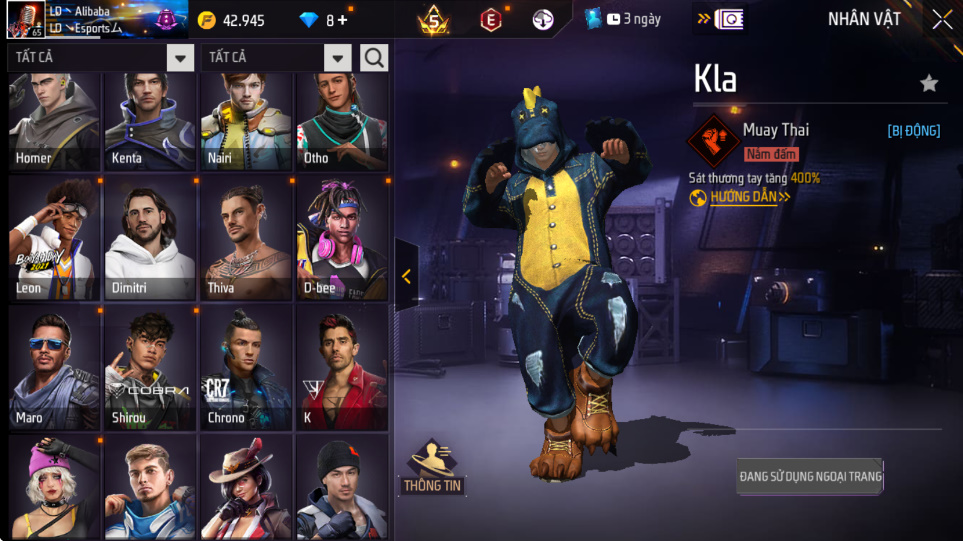Open the Hướng Dẫn skill guide
Viewport: 963px width, 541px height.
click(x=742, y=197)
